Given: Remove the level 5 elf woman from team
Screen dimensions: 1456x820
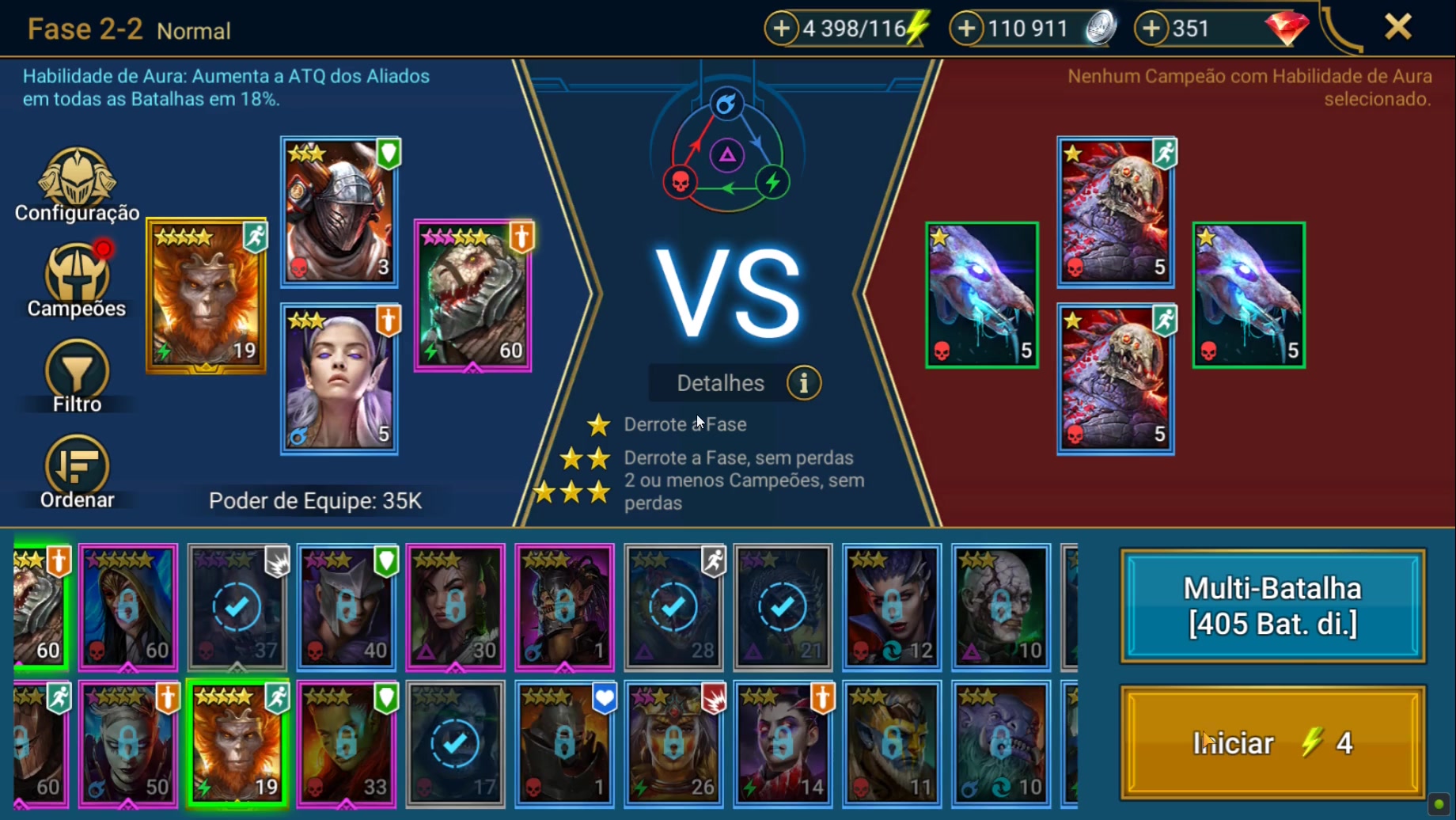Looking at the screenshot, I should [x=339, y=379].
